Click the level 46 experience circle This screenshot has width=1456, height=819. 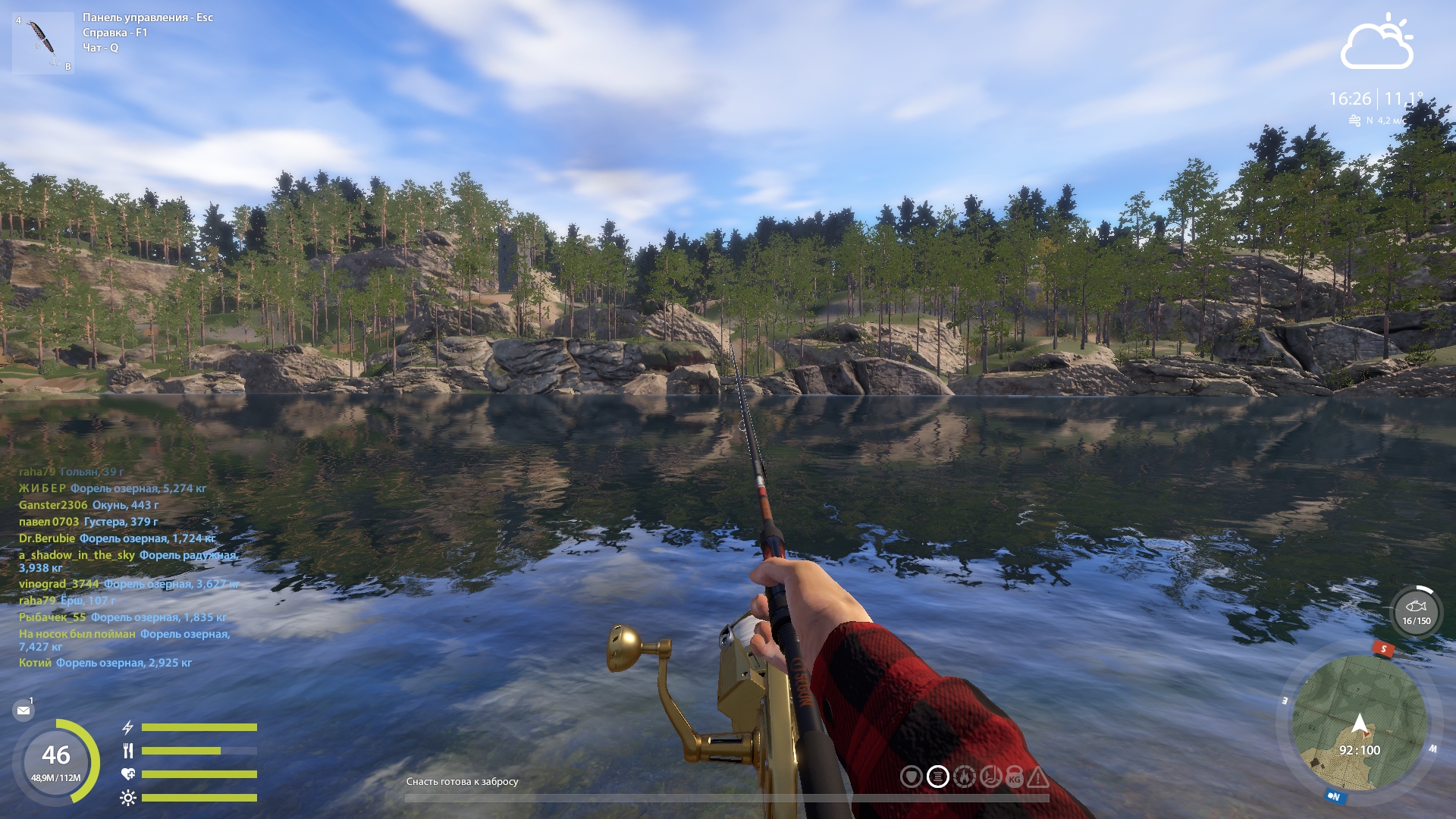point(56,761)
